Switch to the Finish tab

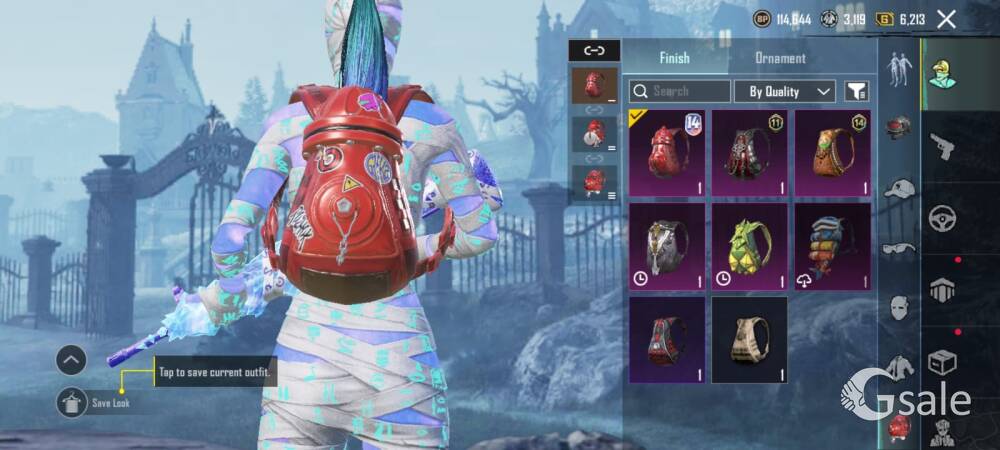click(674, 58)
